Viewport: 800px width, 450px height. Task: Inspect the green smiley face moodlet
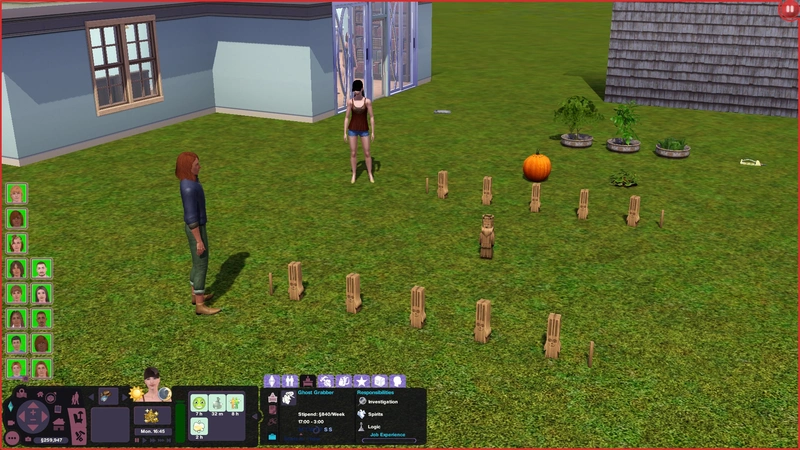pos(198,403)
